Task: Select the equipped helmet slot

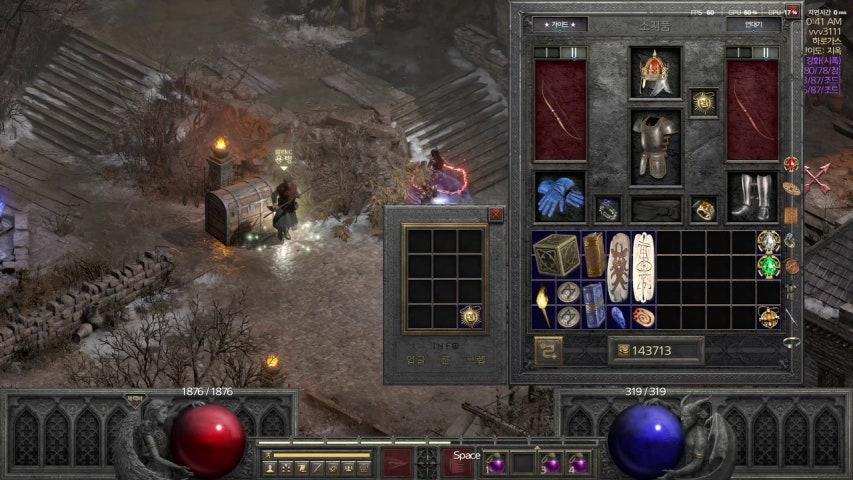Action: (x=655, y=72)
